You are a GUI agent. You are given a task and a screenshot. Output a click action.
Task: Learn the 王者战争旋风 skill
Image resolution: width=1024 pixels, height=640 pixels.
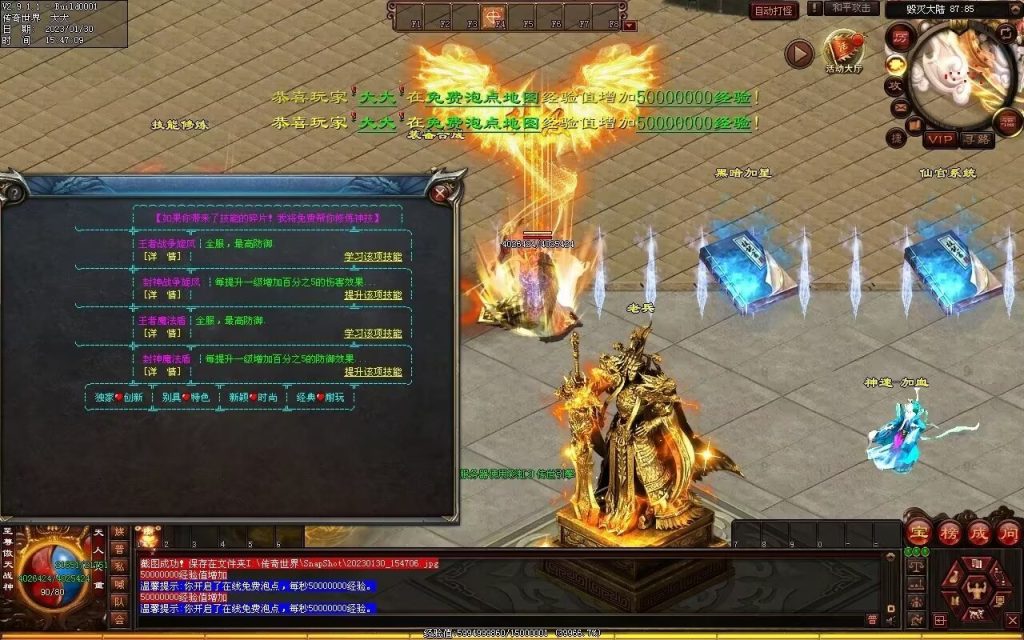pos(373,257)
